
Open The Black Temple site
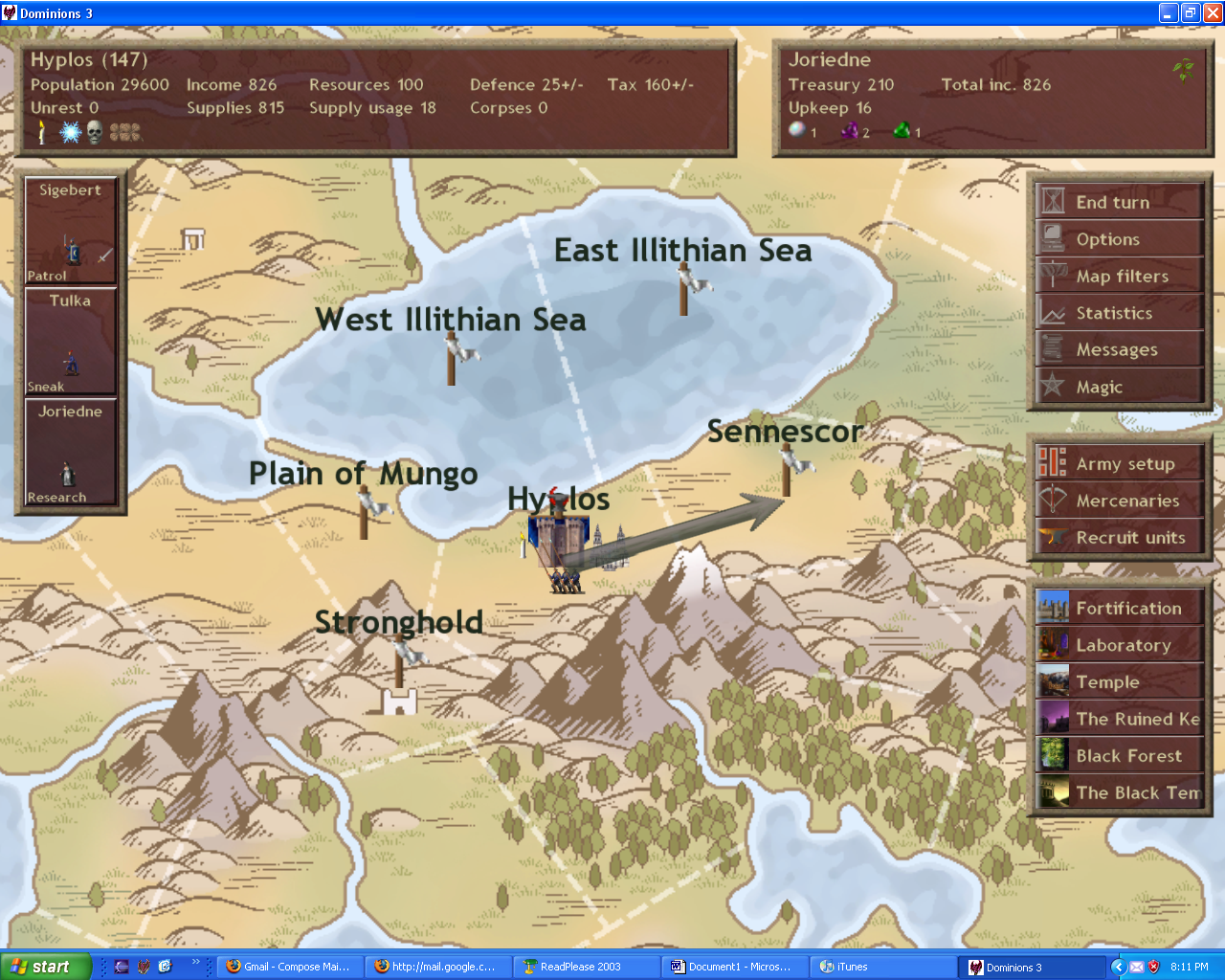[1118, 792]
